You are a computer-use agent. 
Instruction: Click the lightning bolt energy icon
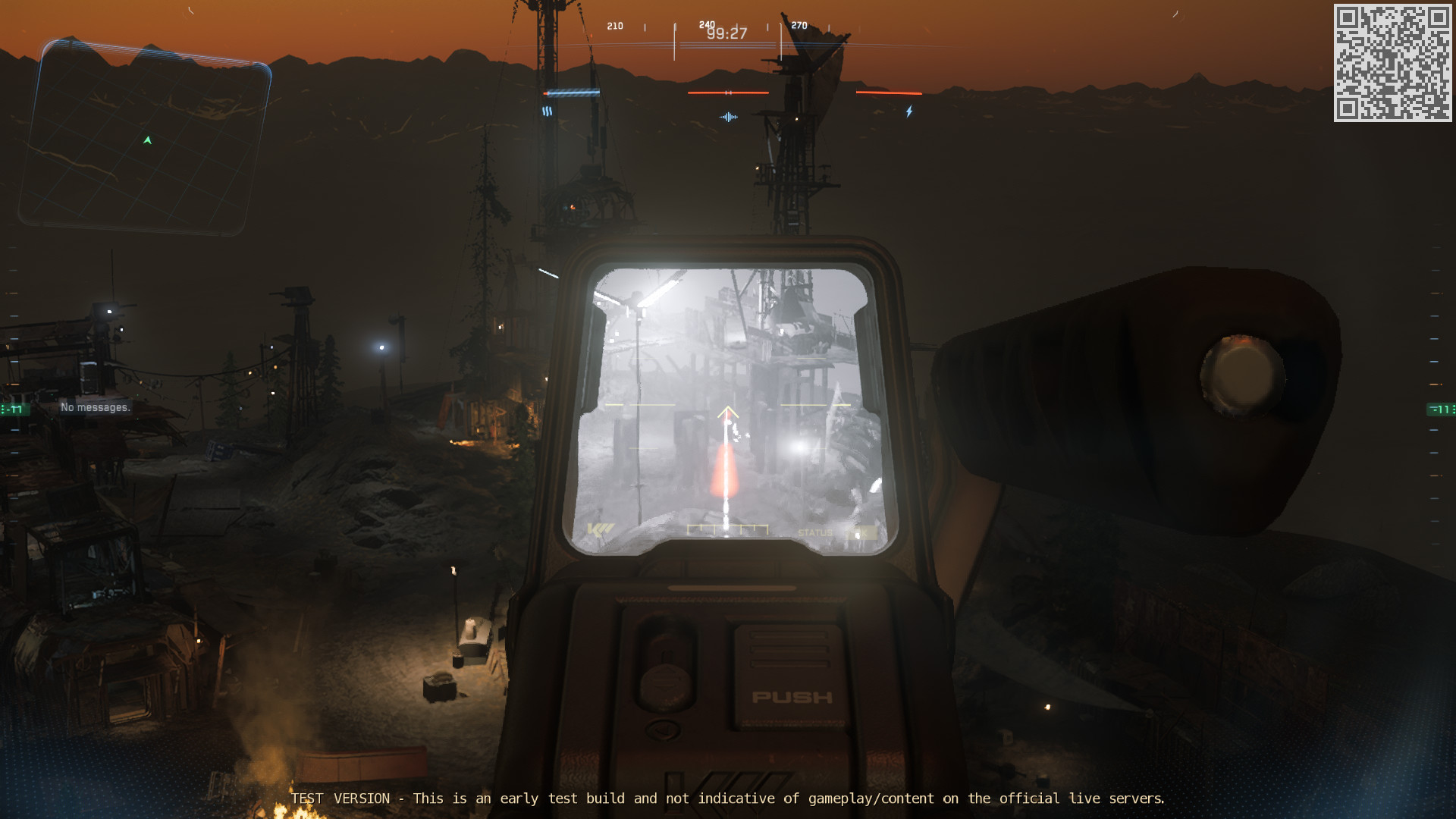[x=909, y=112]
